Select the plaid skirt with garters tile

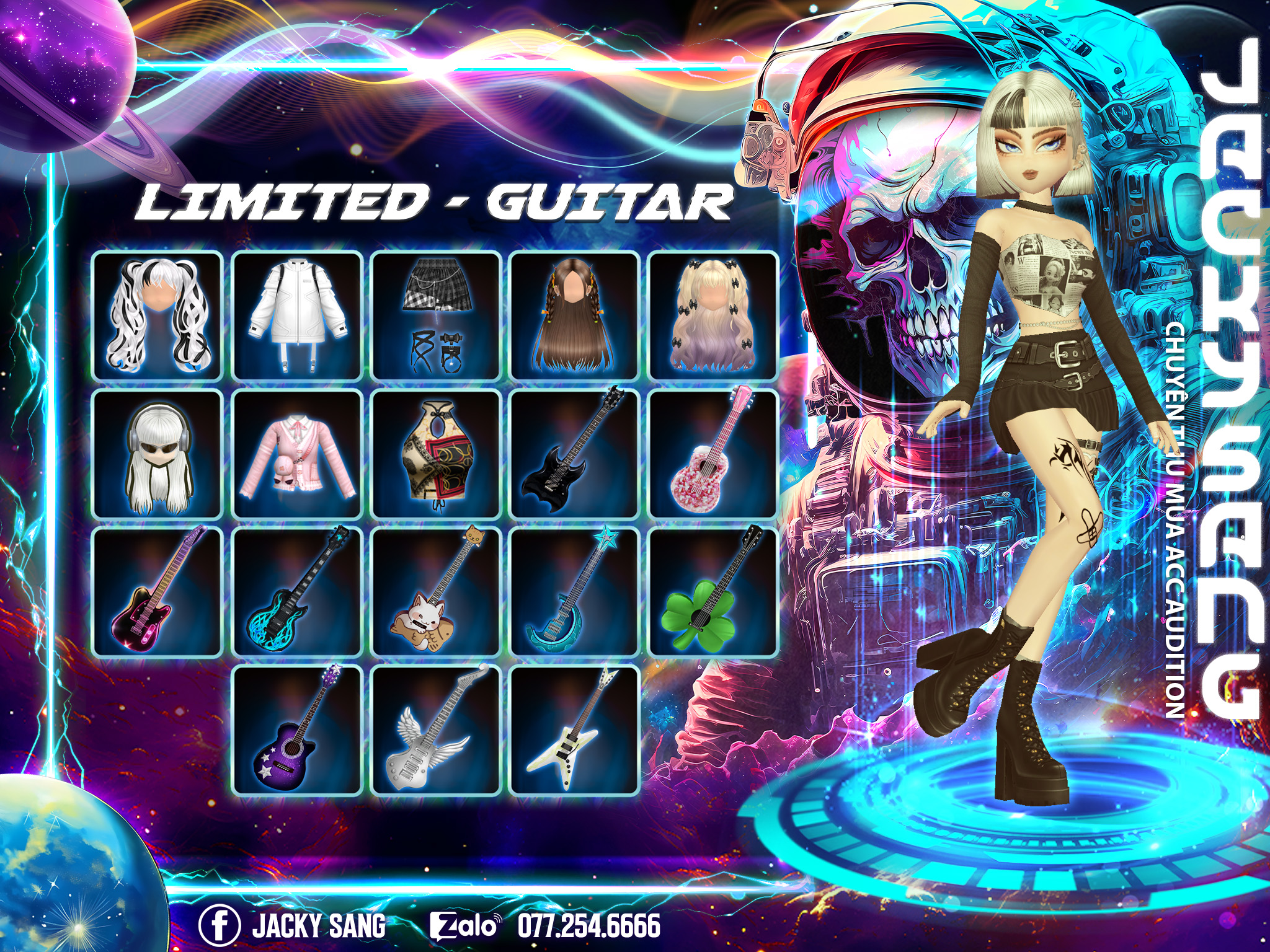(436, 315)
